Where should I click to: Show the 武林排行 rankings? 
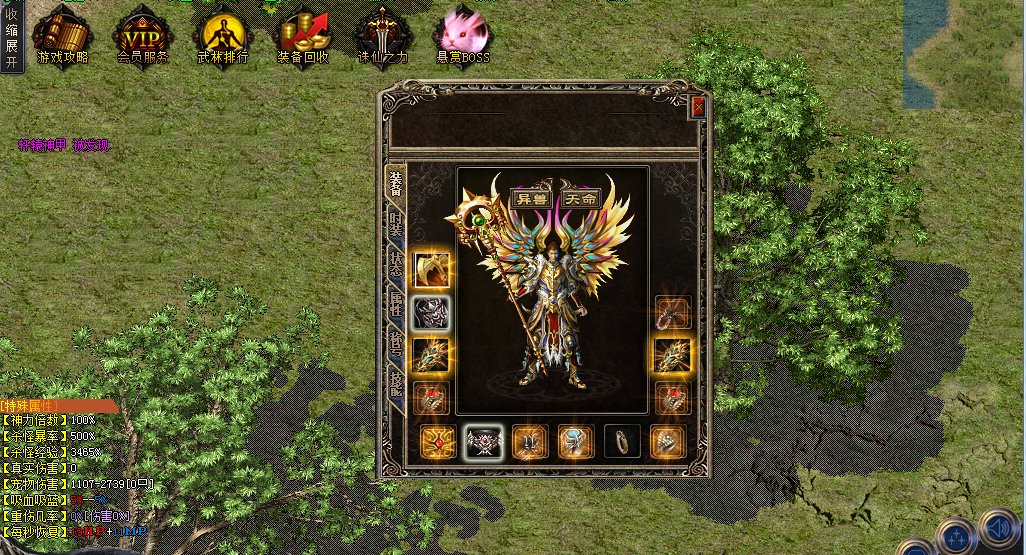coord(222,37)
